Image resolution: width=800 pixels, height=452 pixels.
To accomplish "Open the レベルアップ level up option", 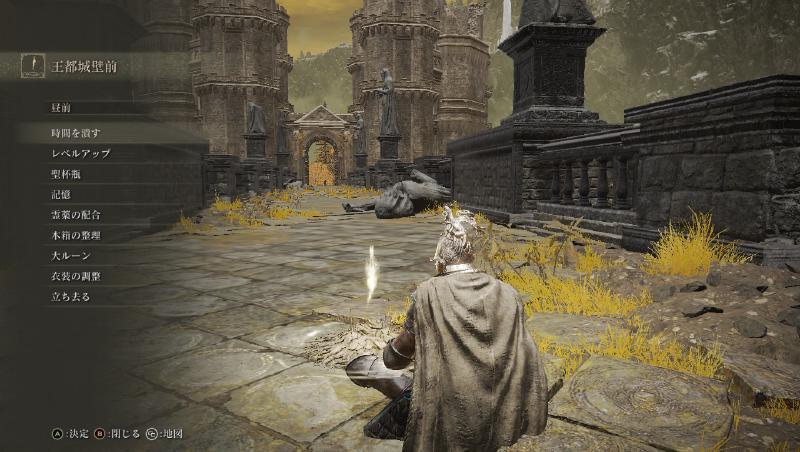I will click(80, 153).
